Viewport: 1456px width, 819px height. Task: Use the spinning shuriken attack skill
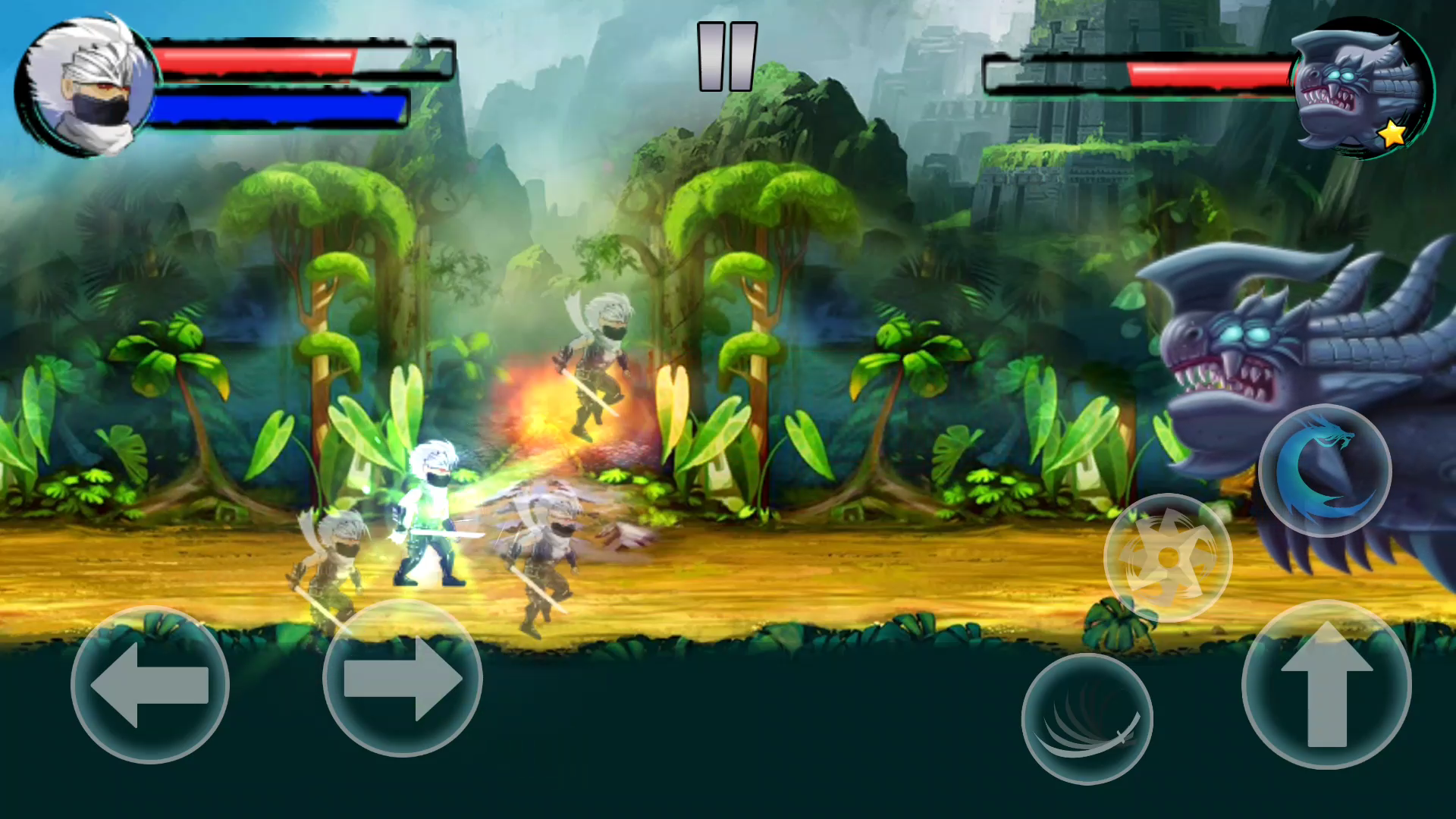click(1169, 559)
